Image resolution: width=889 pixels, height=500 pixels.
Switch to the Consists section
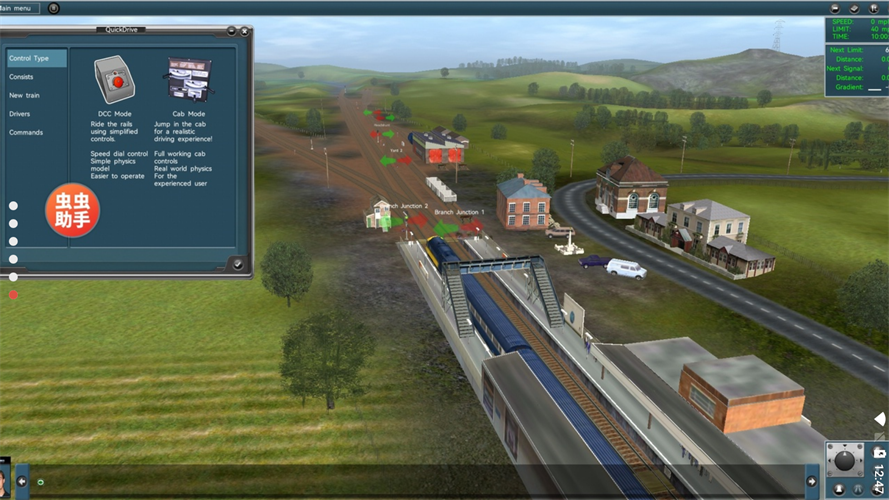click(22, 77)
